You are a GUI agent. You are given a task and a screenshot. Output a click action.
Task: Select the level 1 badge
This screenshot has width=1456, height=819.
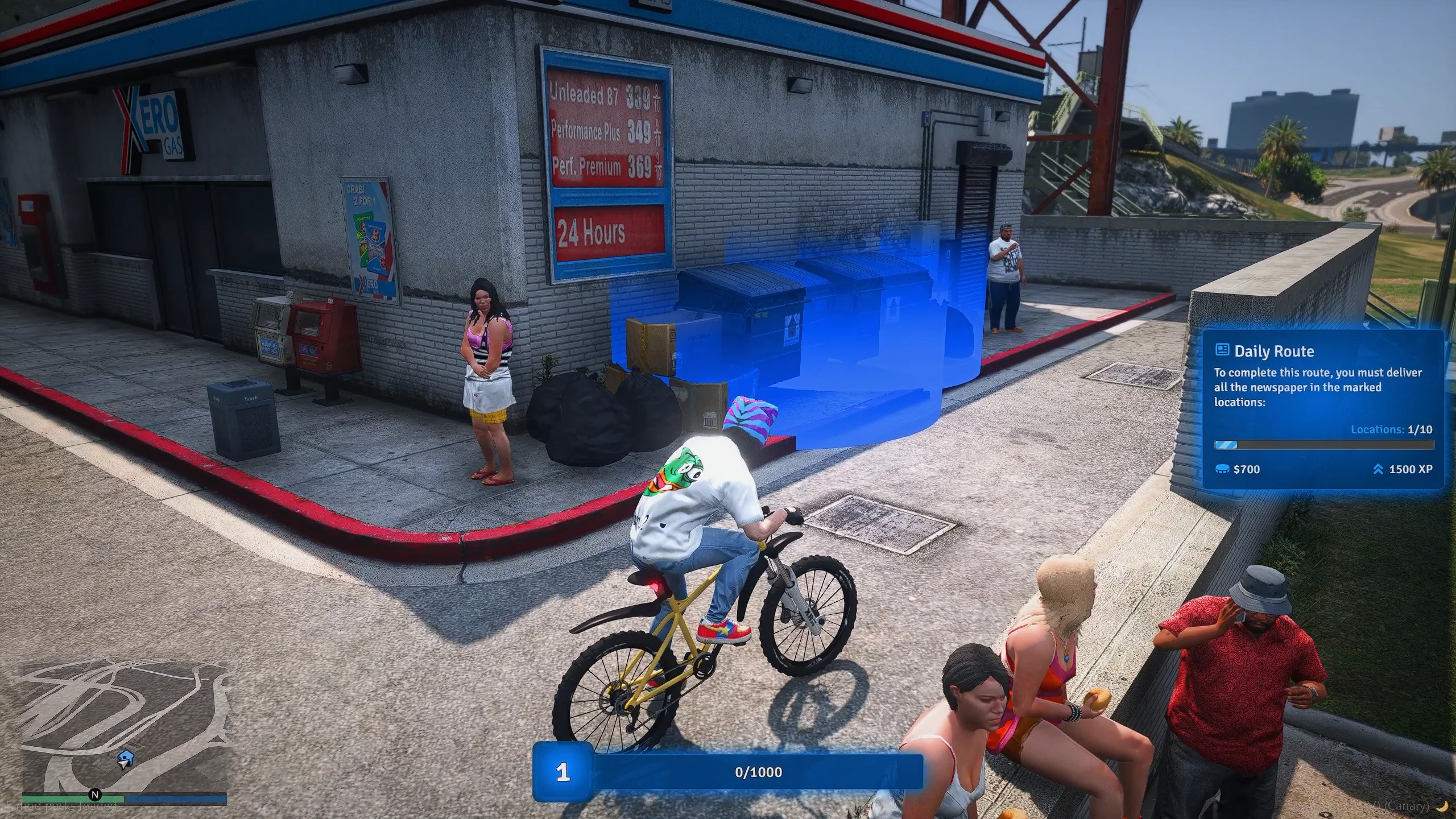[562, 772]
